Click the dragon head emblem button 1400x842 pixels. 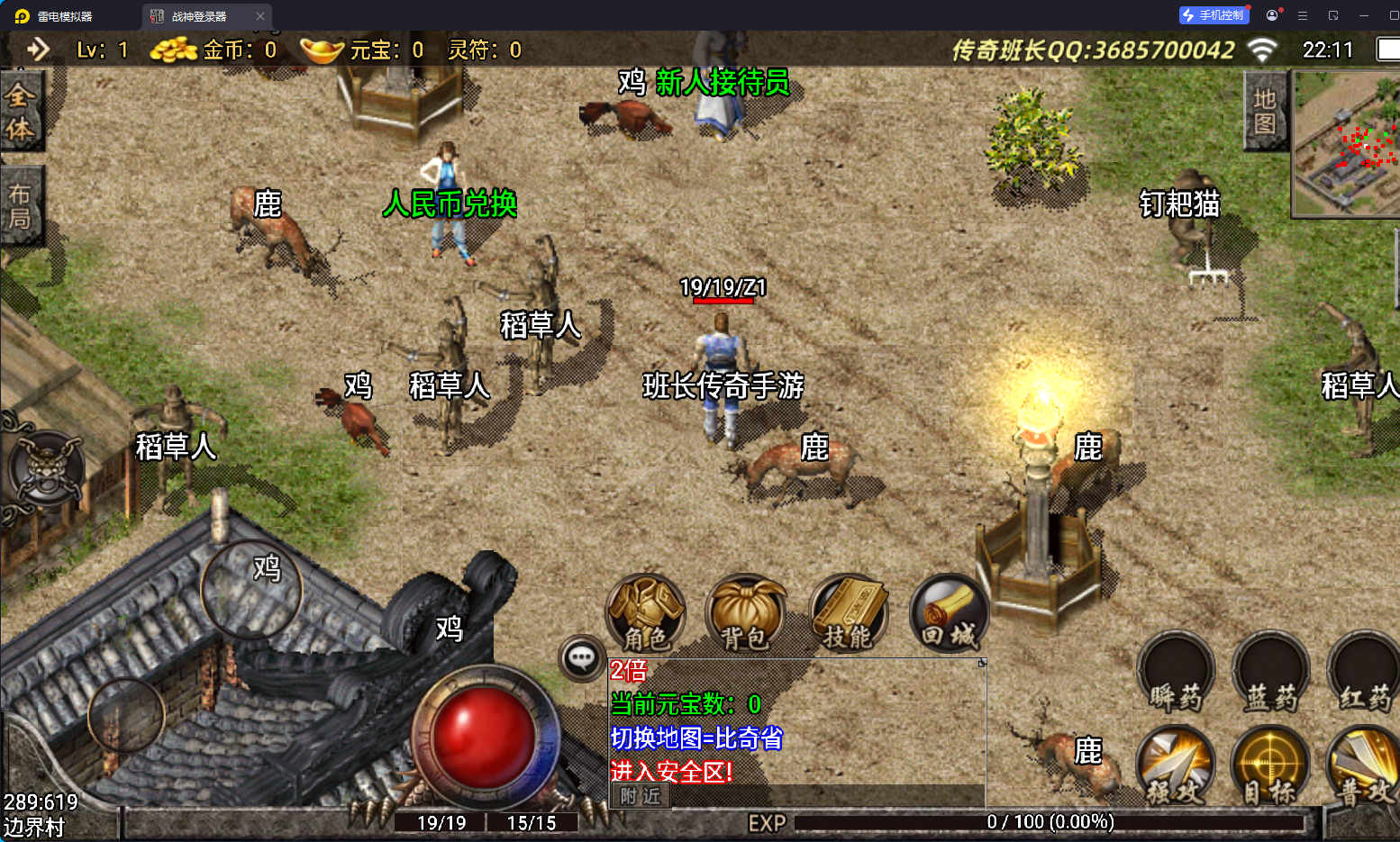(x=46, y=468)
